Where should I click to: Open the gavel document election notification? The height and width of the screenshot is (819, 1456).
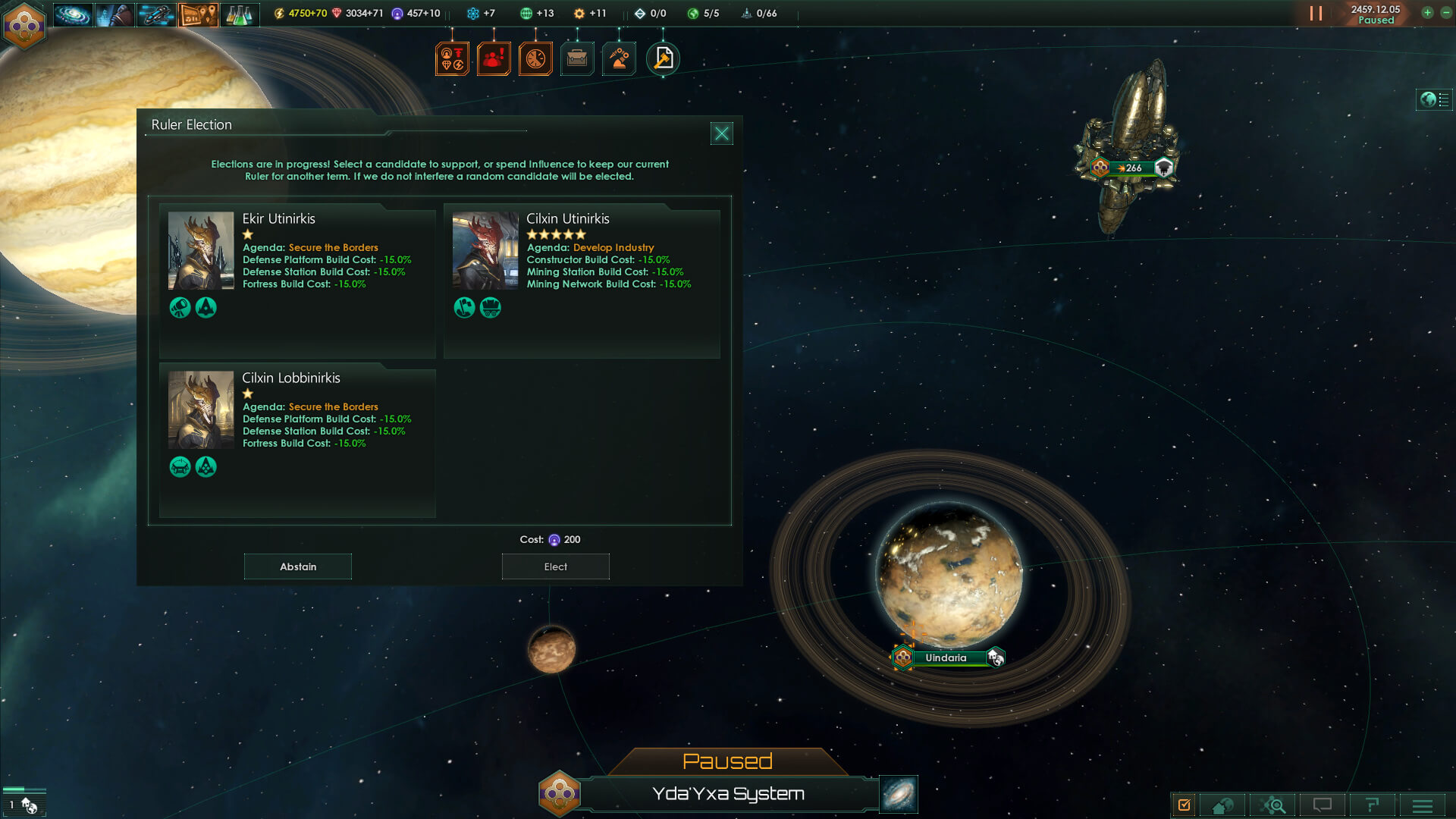pos(663,58)
